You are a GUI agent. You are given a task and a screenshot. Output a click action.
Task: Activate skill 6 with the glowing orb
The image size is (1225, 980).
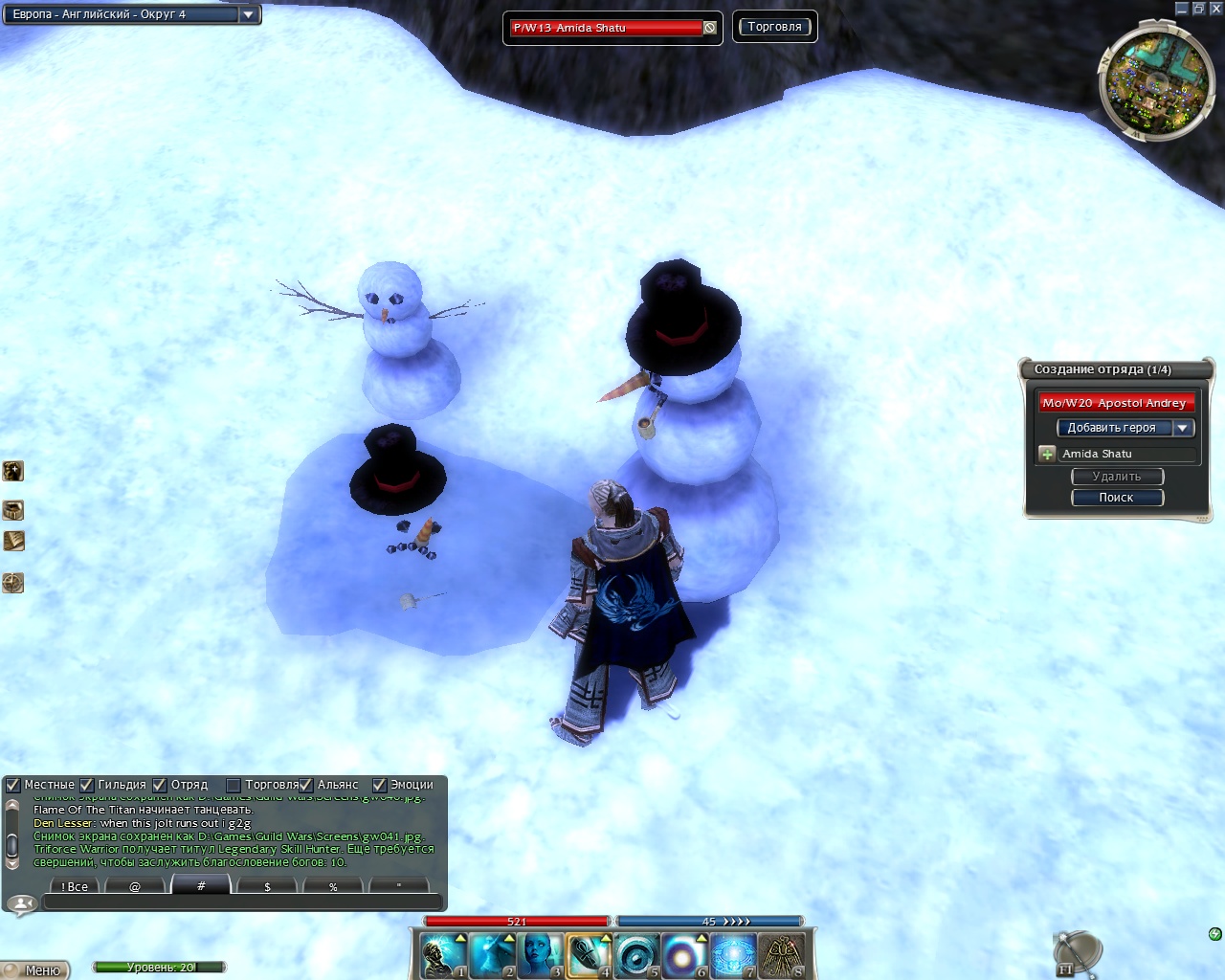(x=685, y=955)
